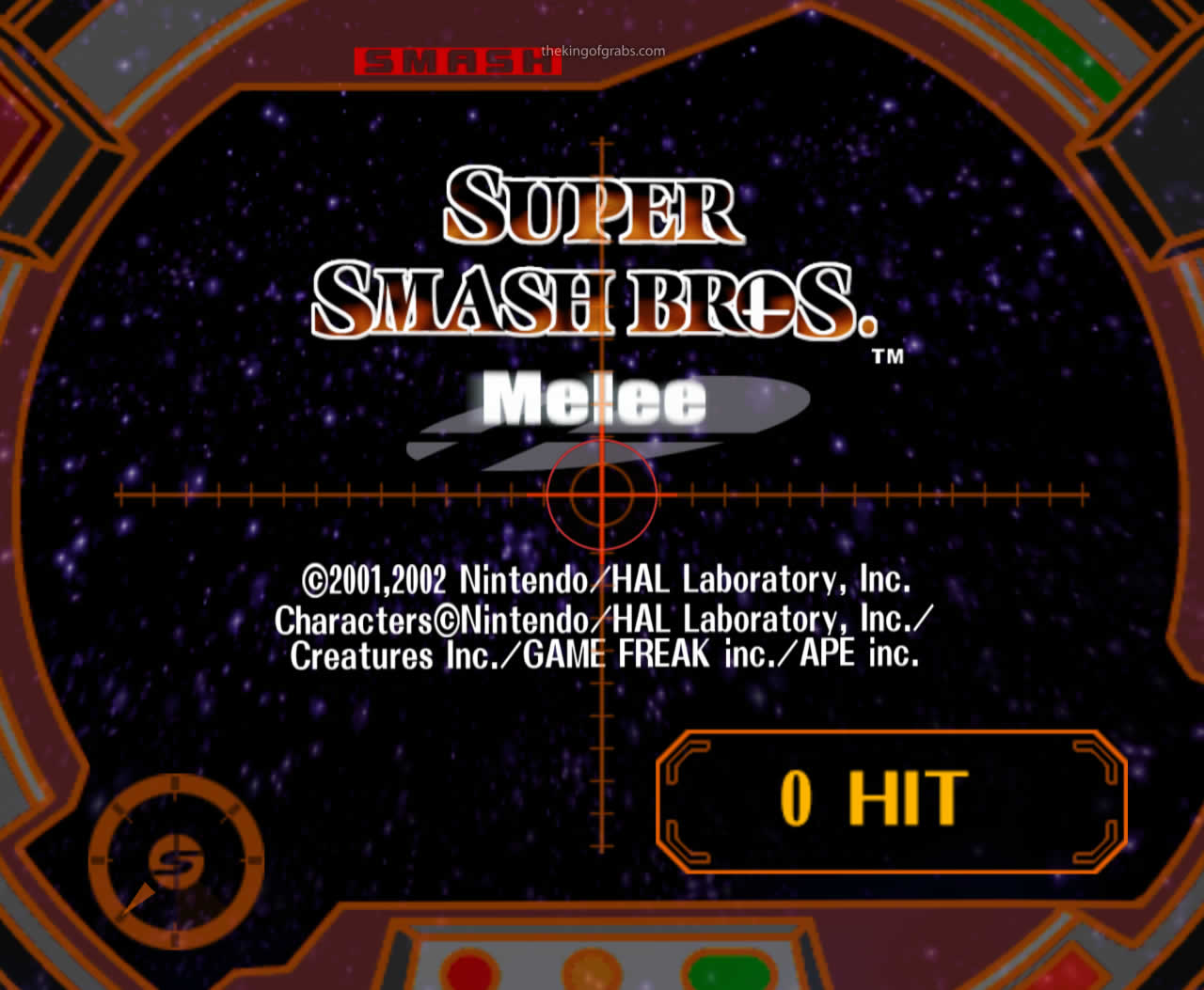Viewport: 1204px width, 990px height.
Task: Click the tick marks left of the reticle
Action: point(282,492)
